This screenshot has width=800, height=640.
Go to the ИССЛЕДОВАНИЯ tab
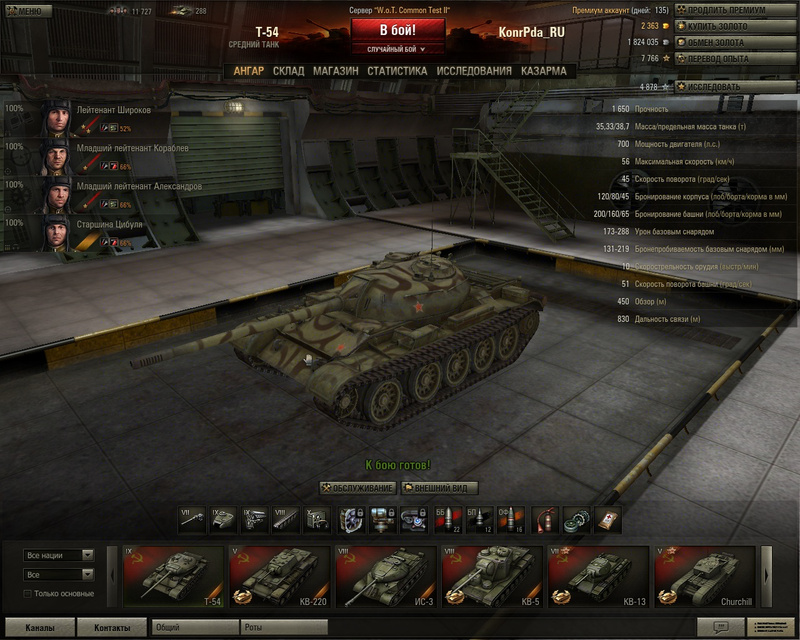coord(474,71)
